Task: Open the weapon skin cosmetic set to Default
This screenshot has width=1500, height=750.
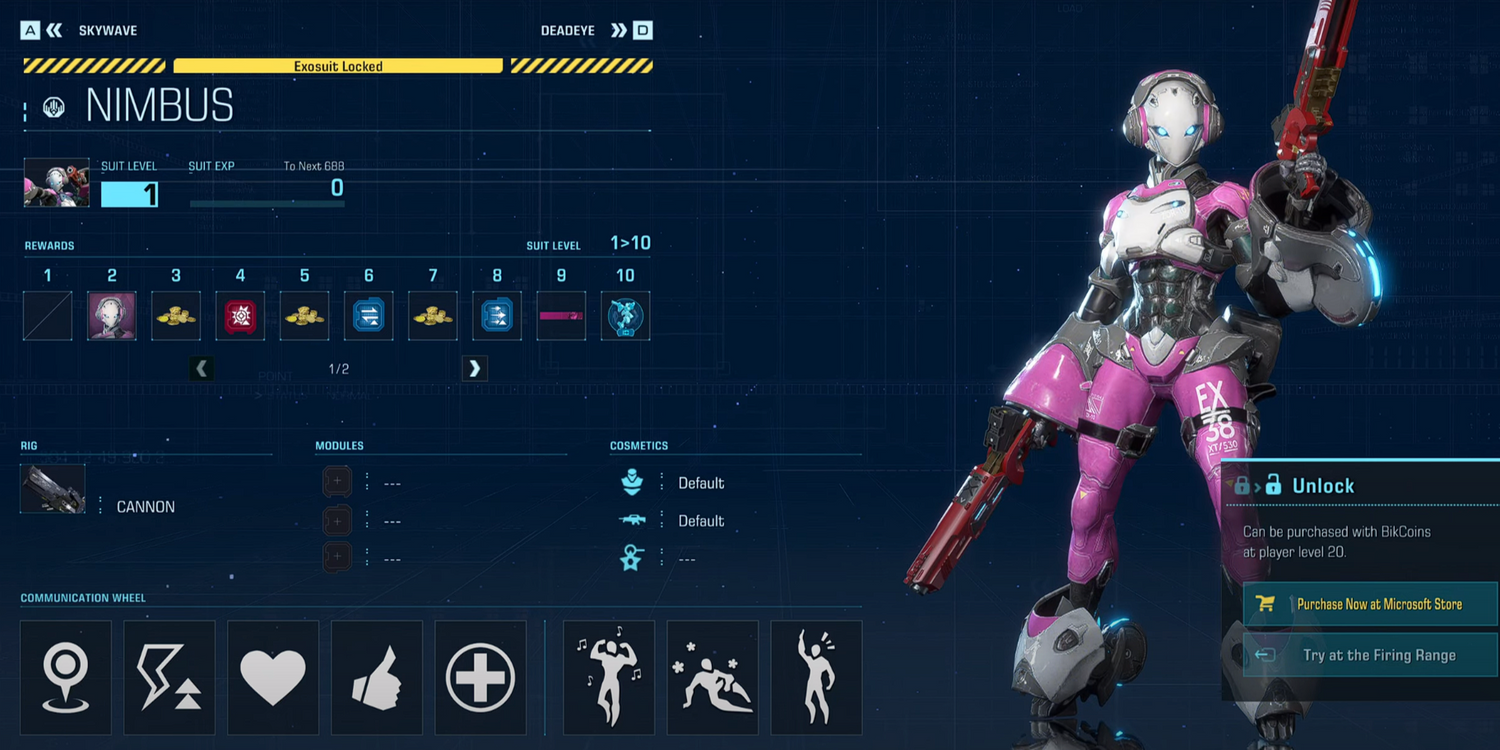Action: pyautogui.click(x=700, y=521)
